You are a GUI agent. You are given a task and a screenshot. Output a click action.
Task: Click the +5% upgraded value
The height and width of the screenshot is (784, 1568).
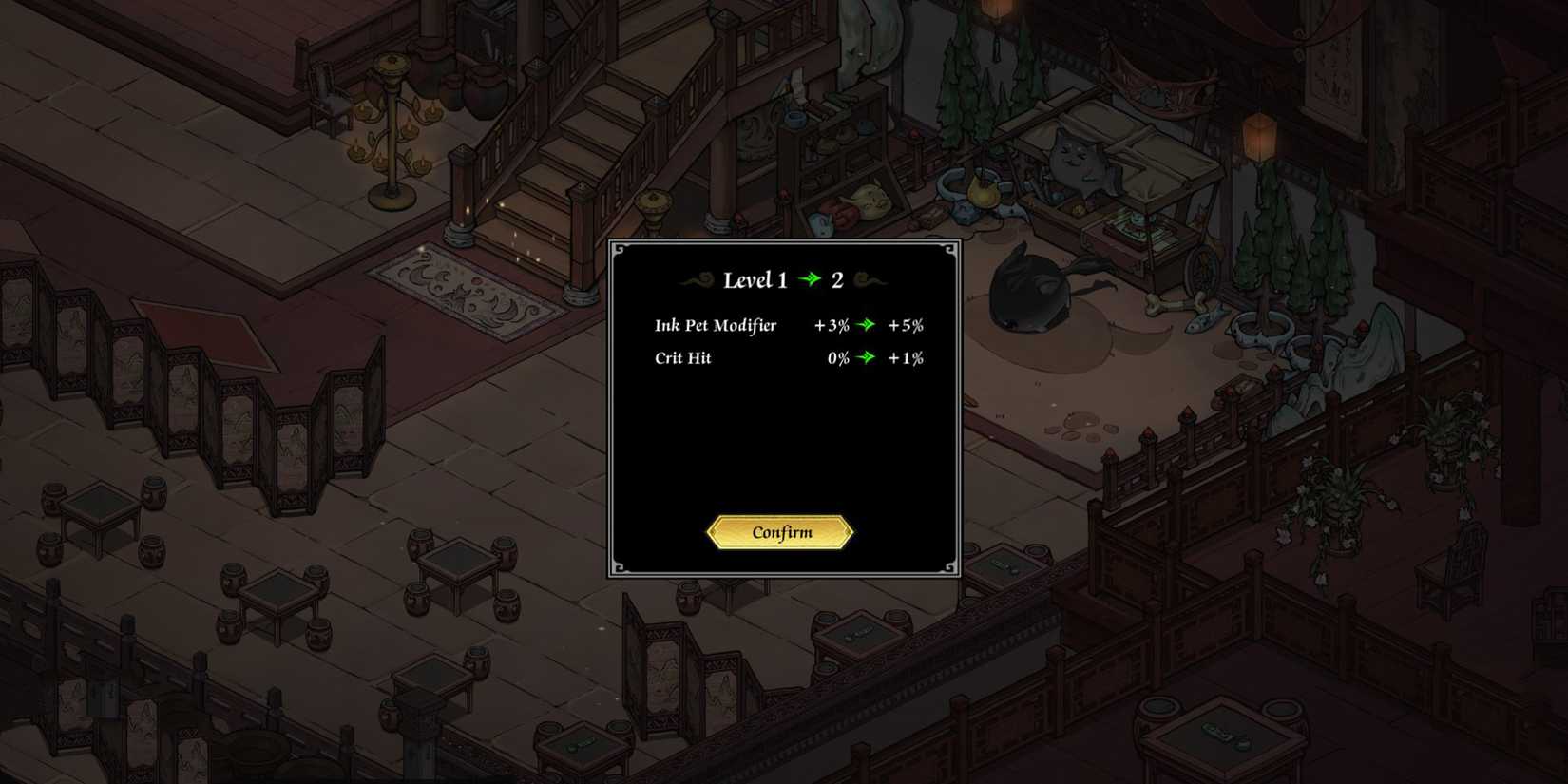[x=905, y=325]
